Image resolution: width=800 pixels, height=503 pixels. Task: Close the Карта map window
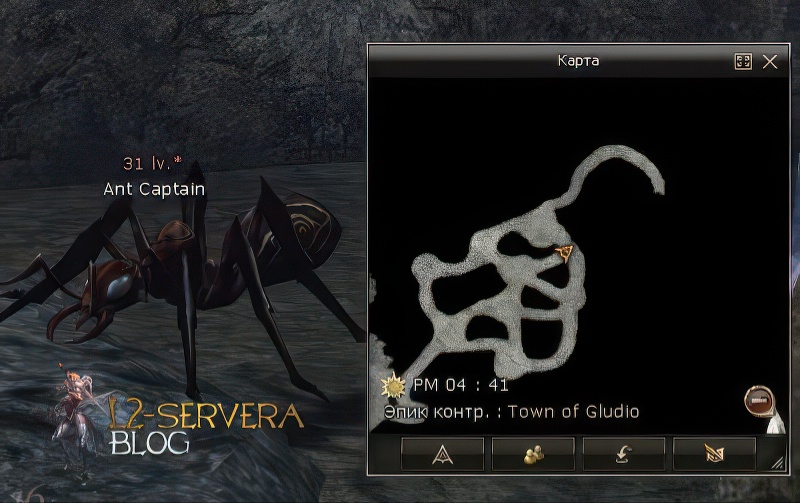770,62
